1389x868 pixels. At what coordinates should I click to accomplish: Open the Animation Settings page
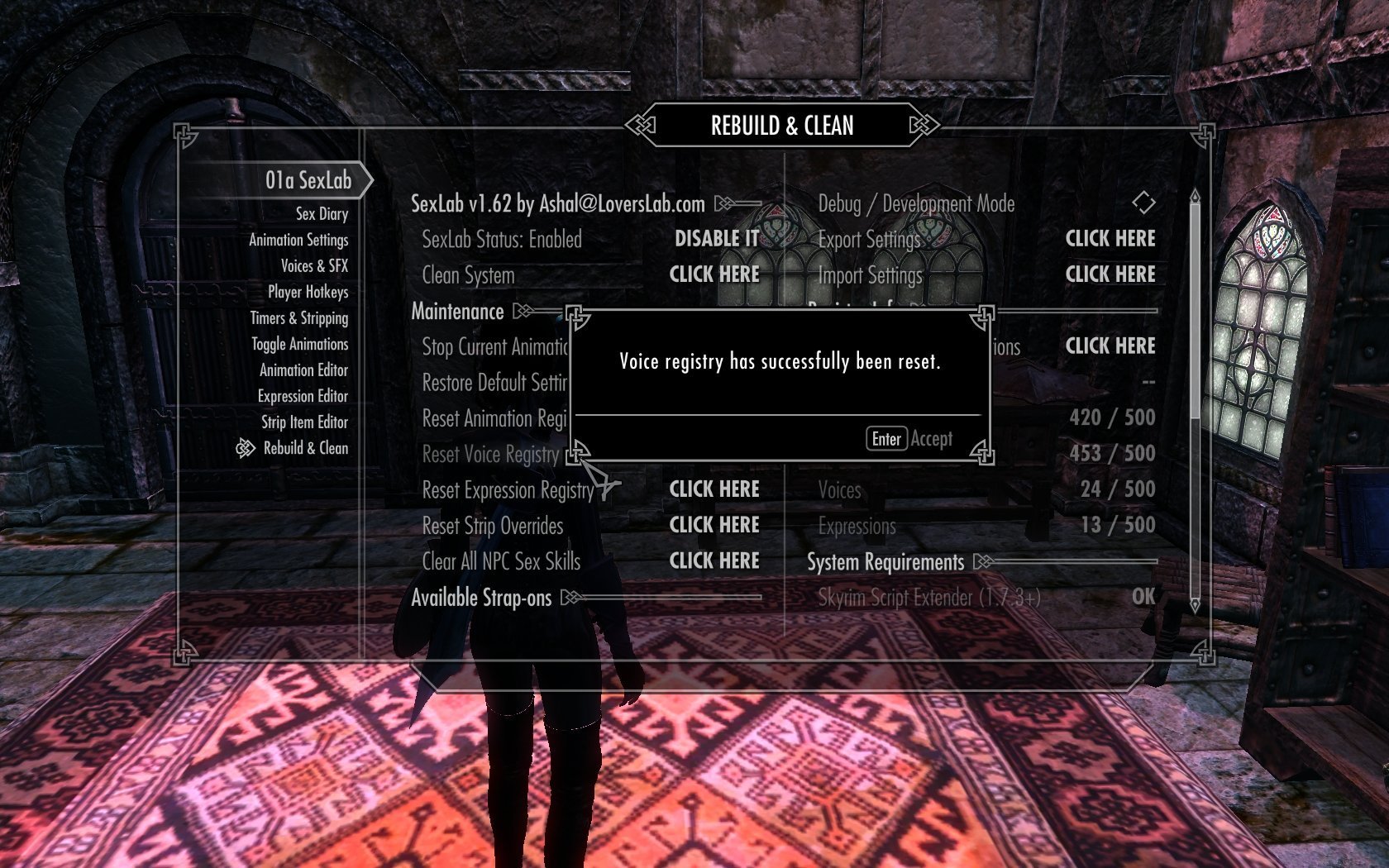coord(298,240)
